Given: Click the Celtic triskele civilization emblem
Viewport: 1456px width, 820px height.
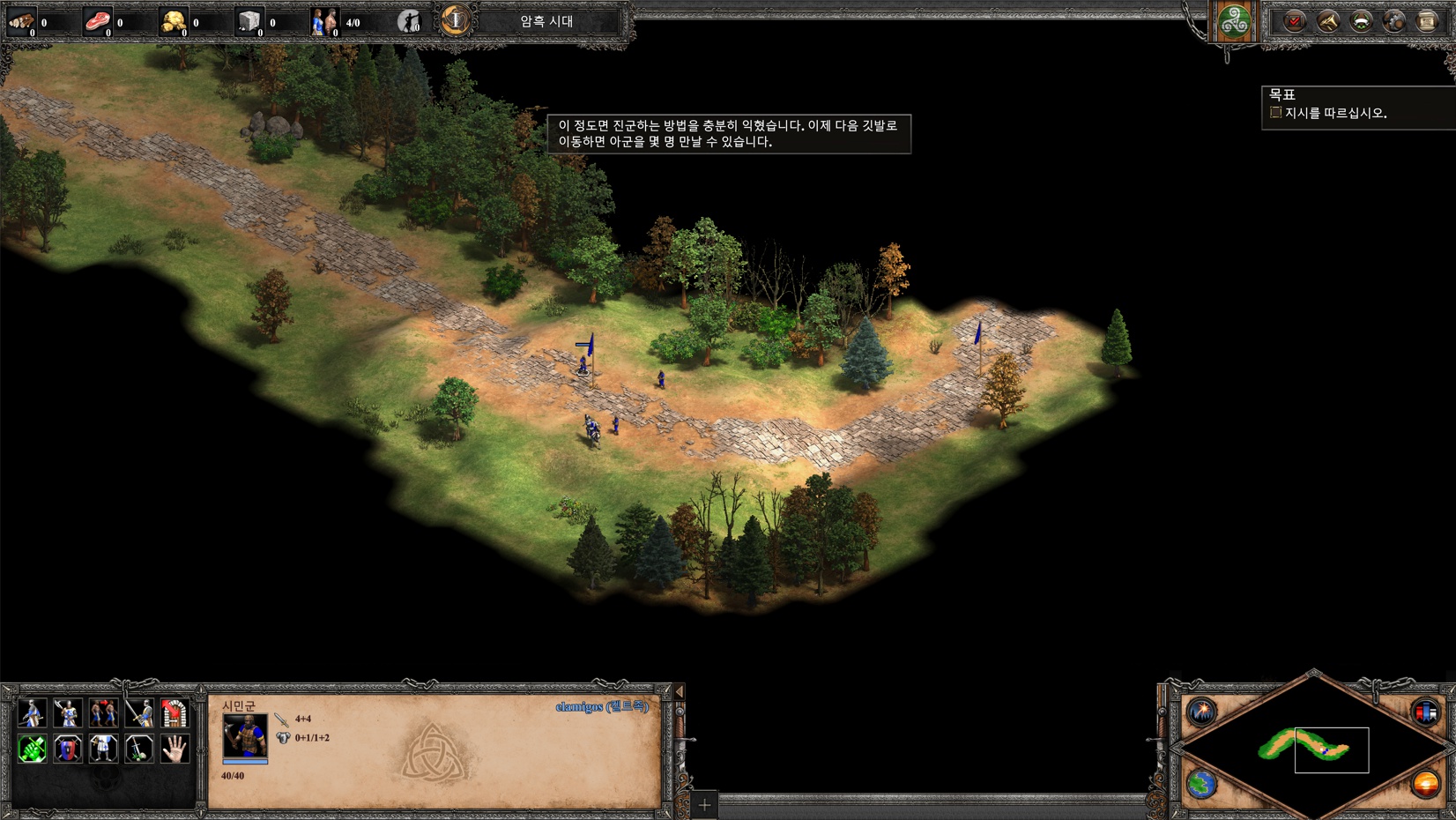Looking at the screenshot, I should (1234, 21).
